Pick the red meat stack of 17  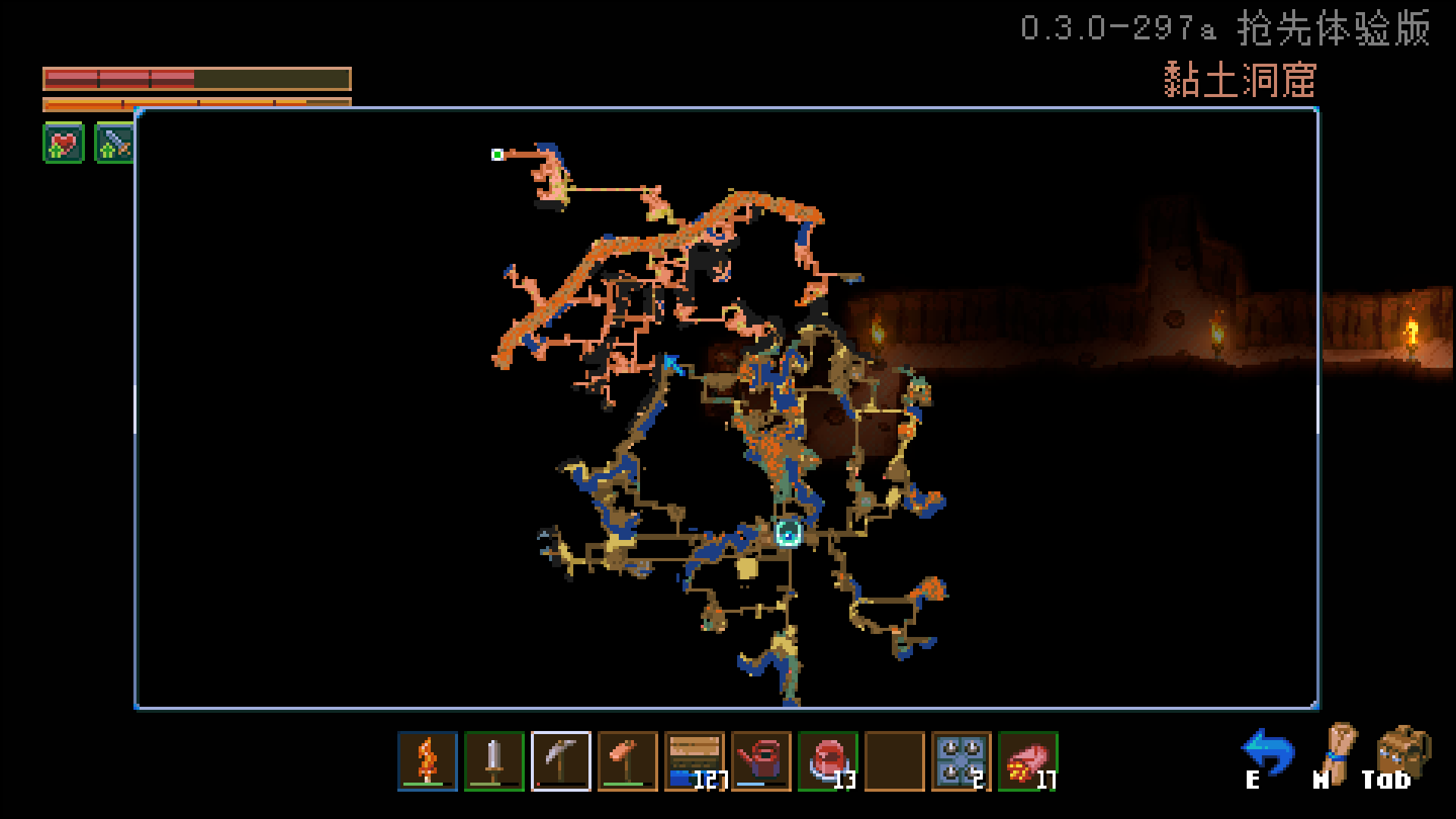pyautogui.click(x=1028, y=761)
